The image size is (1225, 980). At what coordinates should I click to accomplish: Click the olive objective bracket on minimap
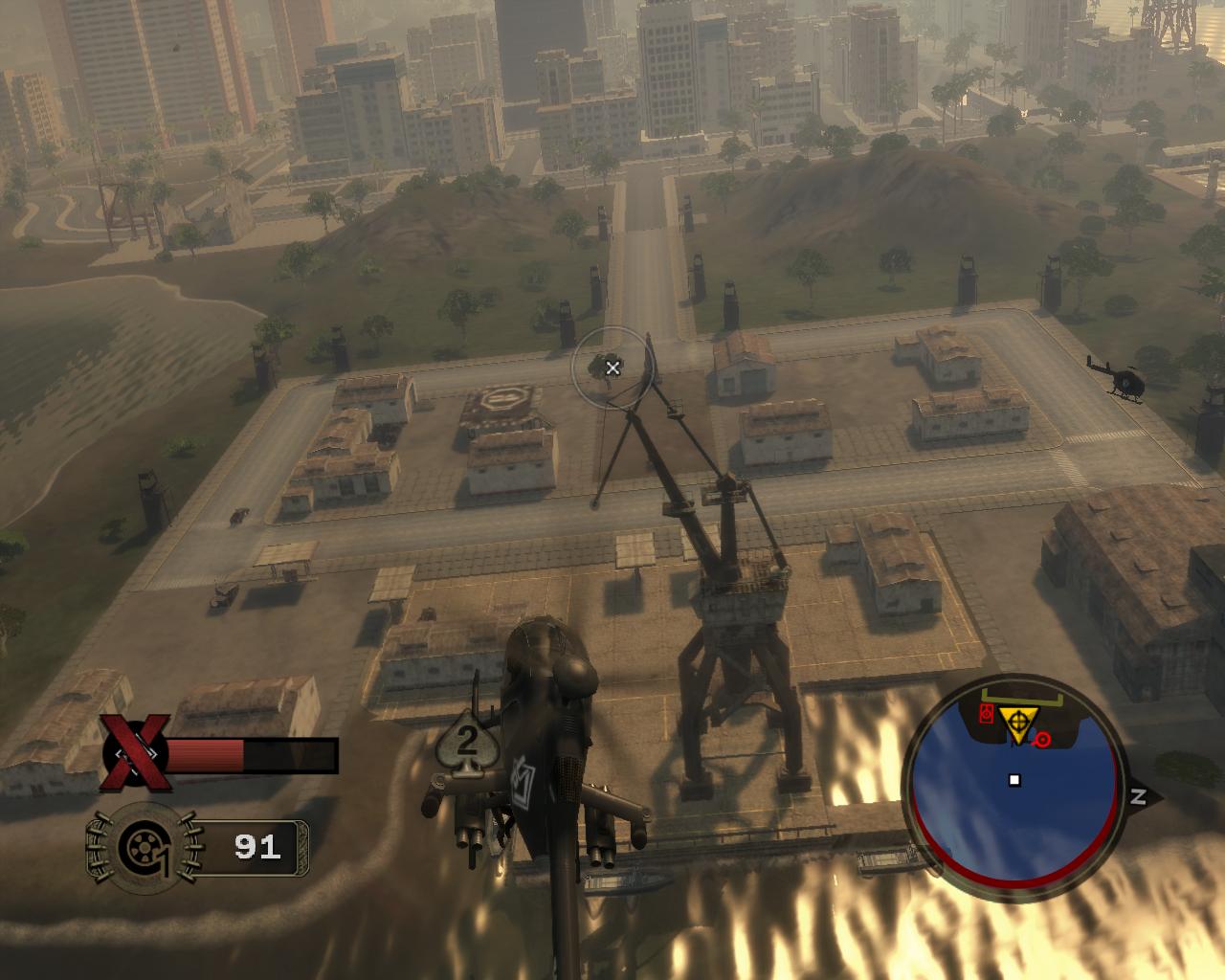1020,700
